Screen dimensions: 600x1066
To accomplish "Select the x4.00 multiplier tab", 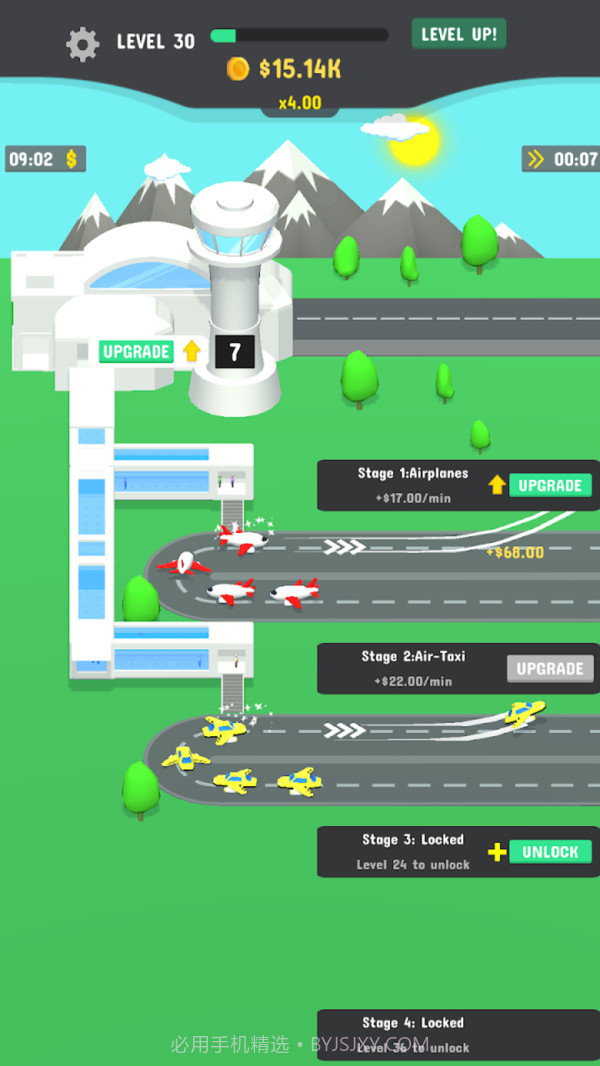I will point(299,102).
